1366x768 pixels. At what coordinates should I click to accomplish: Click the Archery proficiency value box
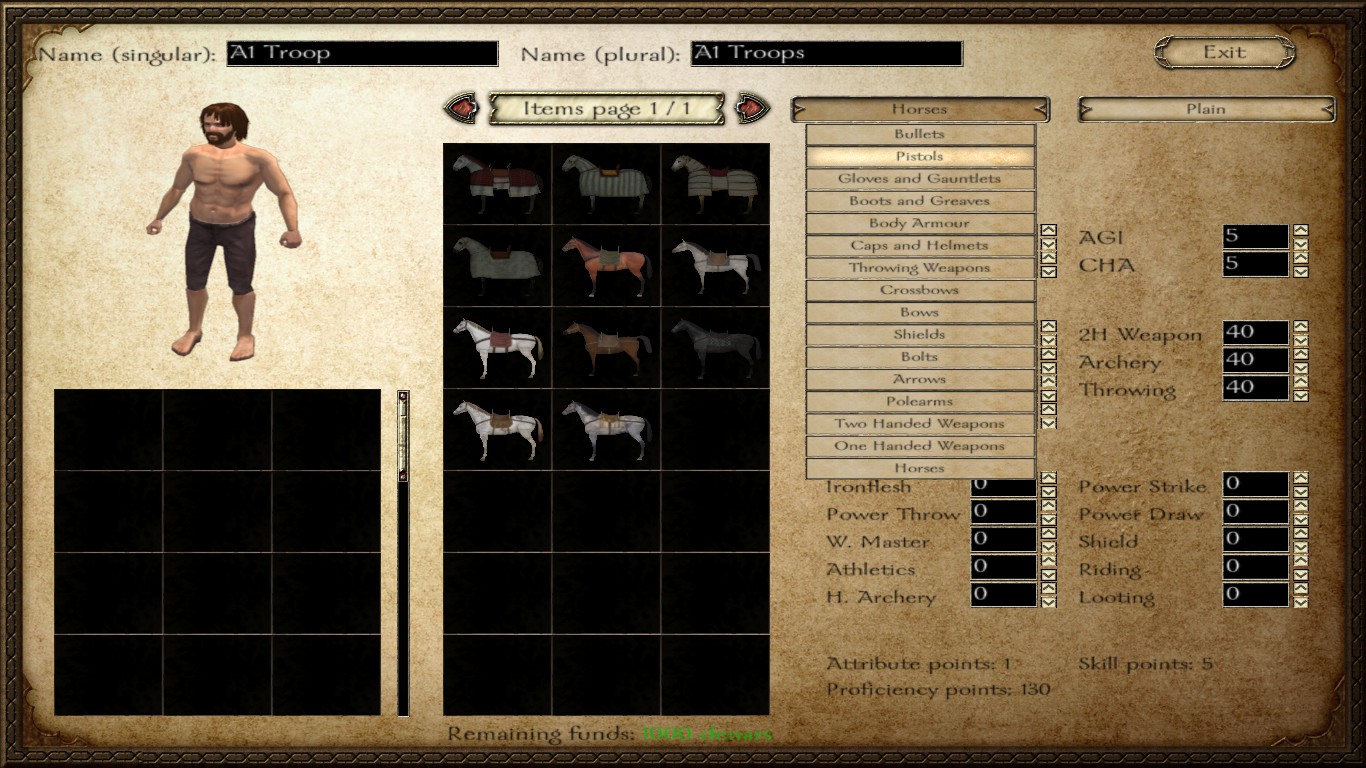[x=1255, y=360]
